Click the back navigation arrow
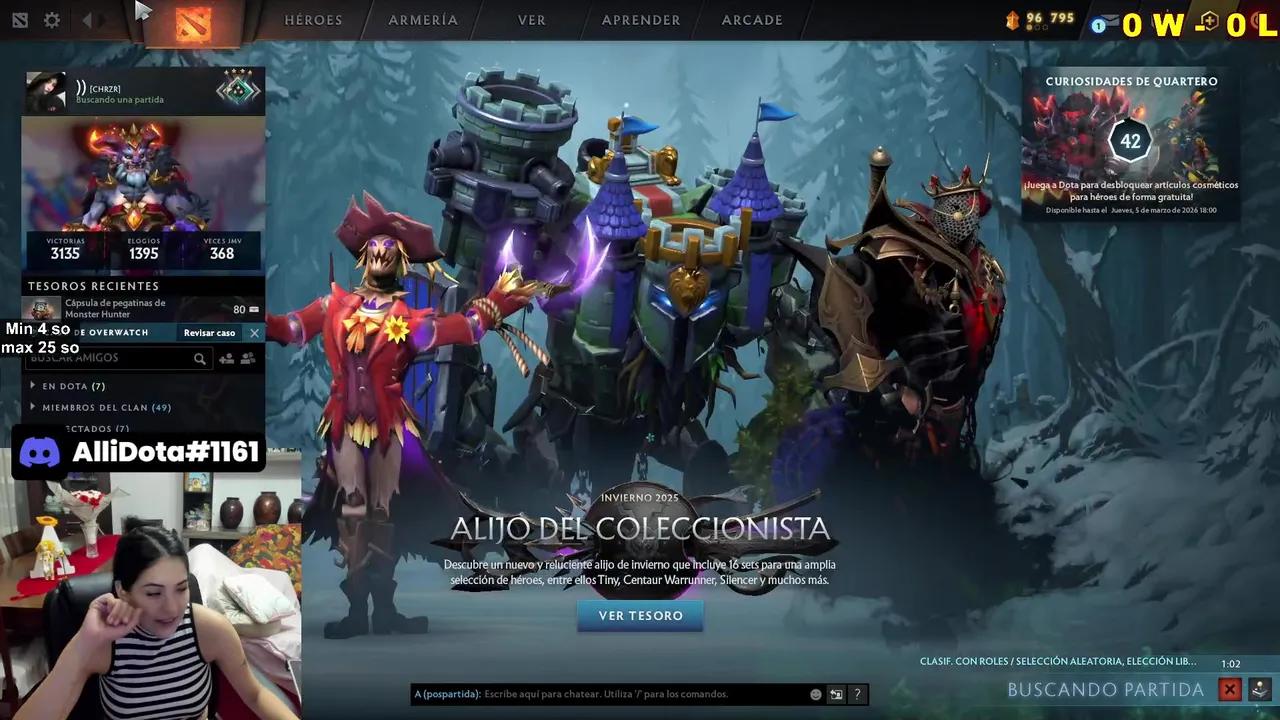 click(x=89, y=19)
